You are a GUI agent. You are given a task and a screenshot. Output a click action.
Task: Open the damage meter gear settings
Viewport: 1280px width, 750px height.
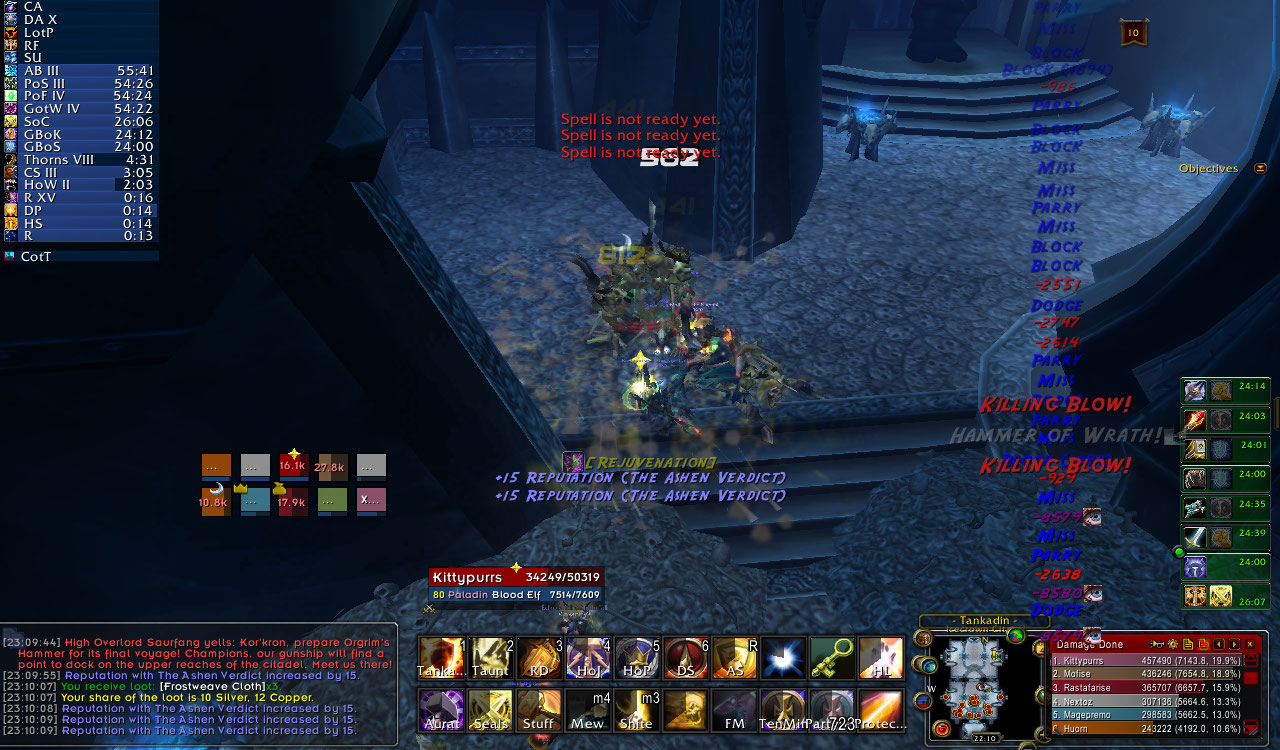pyautogui.click(x=1171, y=644)
